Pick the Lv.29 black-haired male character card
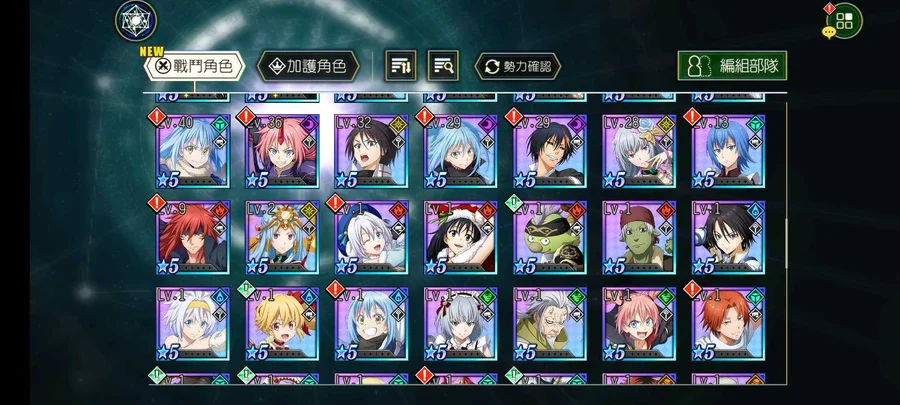Viewport: 900px width, 405px height. (549, 151)
